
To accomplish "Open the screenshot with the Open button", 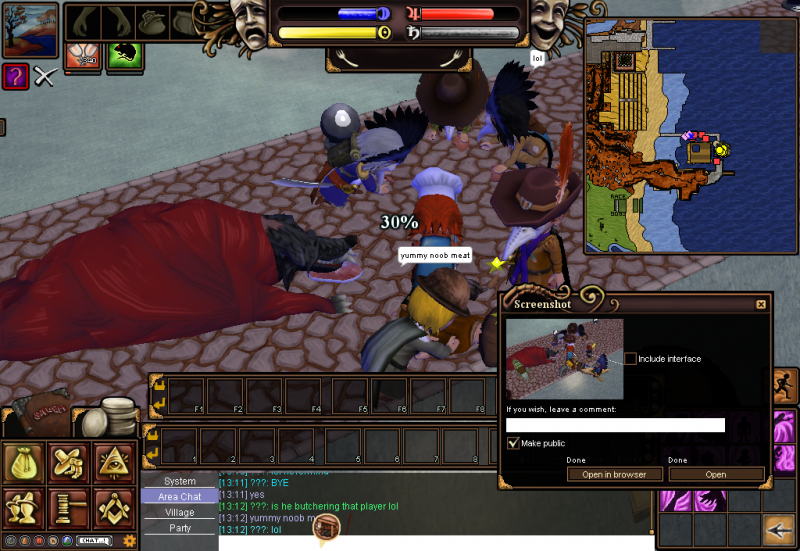I will [716, 474].
